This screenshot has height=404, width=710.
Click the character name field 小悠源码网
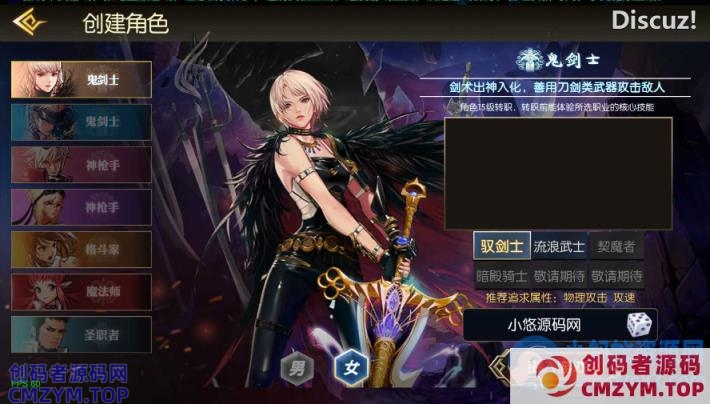[544, 324]
